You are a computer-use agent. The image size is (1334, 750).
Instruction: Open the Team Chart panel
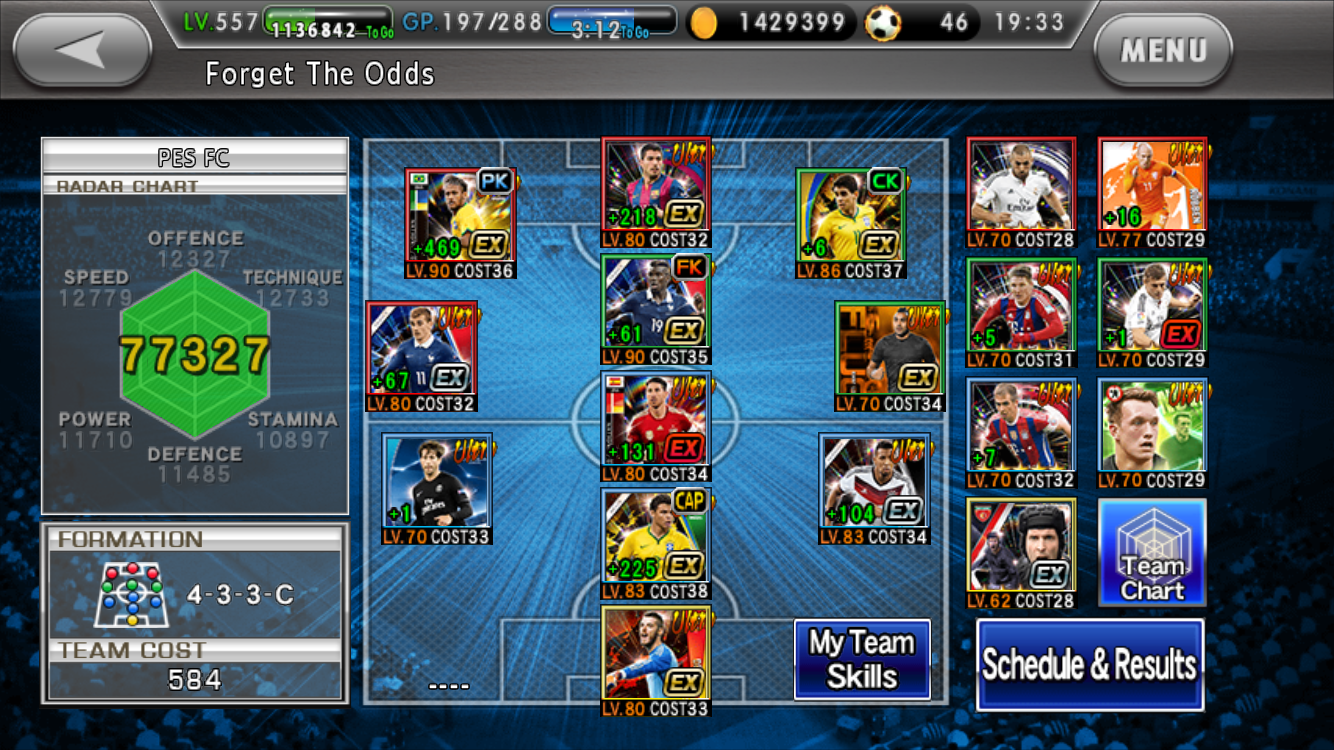coord(1151,550)
